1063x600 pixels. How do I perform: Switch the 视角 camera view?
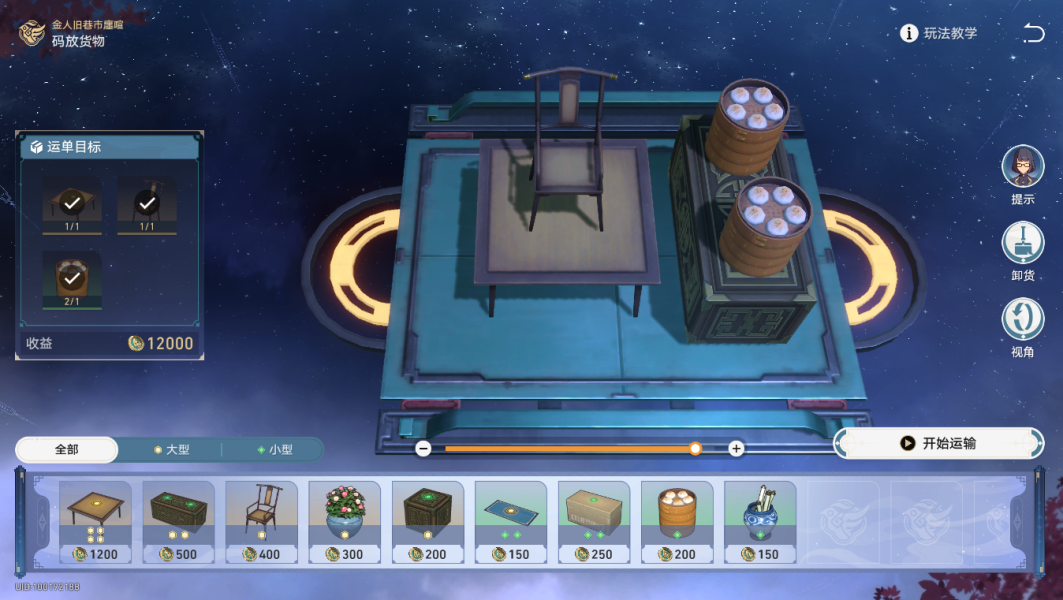click(1022, 319)
